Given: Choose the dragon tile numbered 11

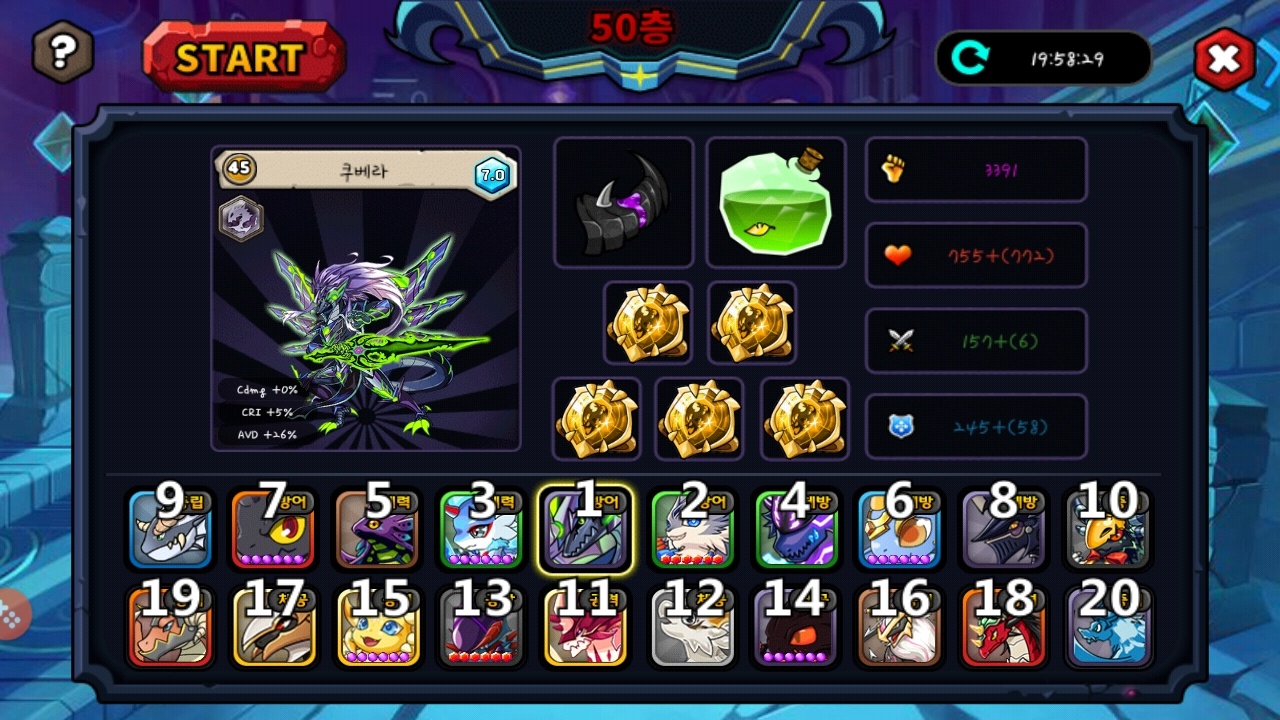Looking at the screenshot, I should tap(586, 627).
